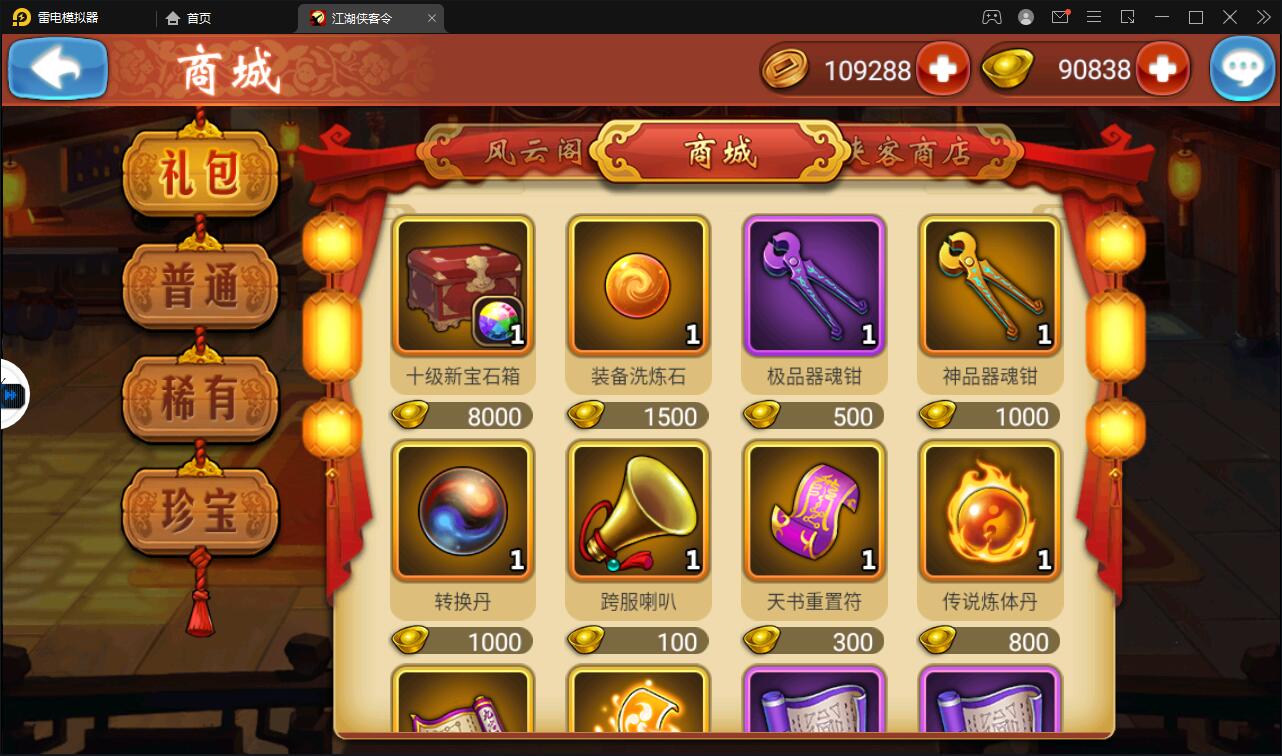Click the copper coin currency icon

coord(786,69)
